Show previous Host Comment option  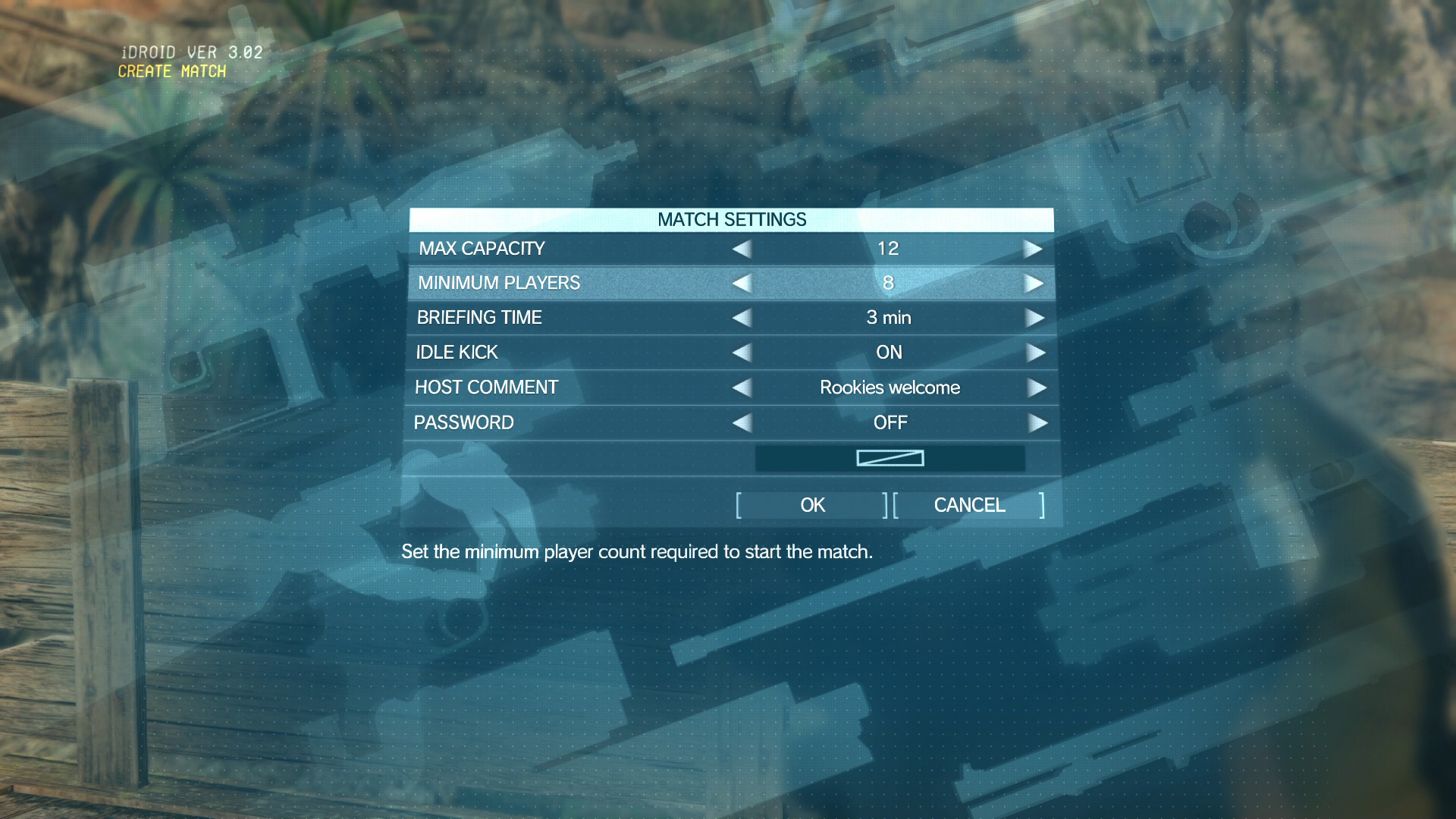[742, 388]
